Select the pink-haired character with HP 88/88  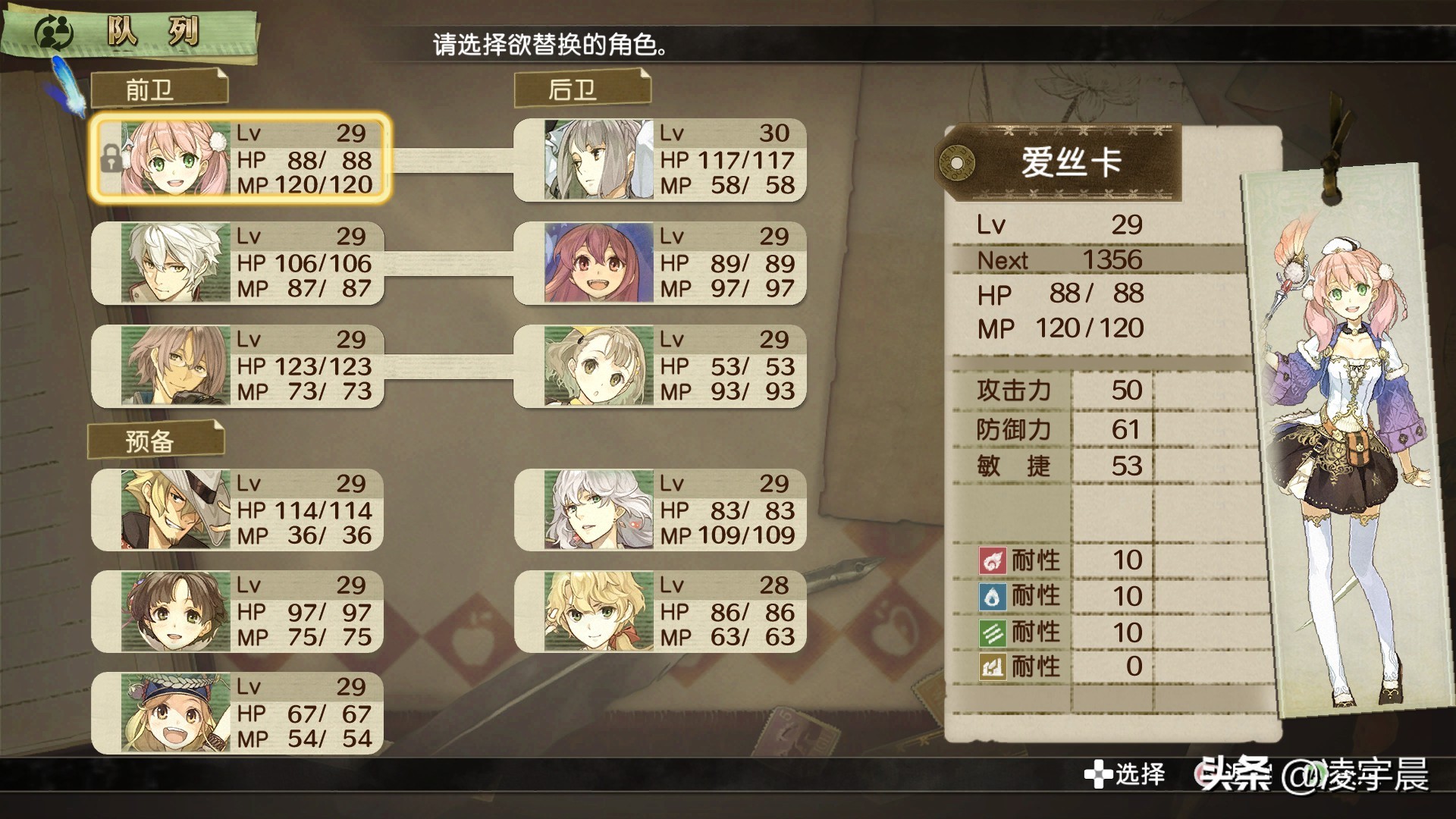(x=240, y=159)
